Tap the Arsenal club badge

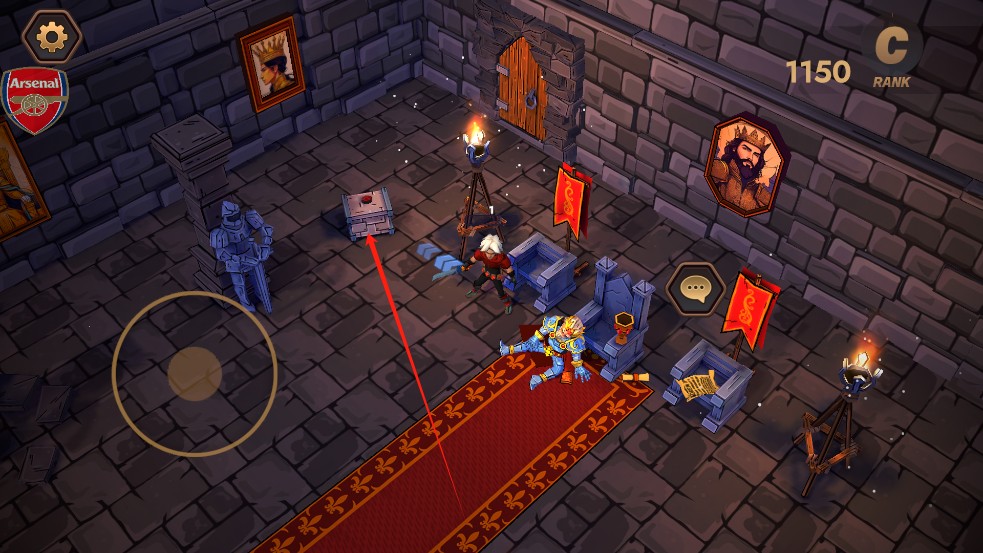pyautogui.click(x=35, y=100)
